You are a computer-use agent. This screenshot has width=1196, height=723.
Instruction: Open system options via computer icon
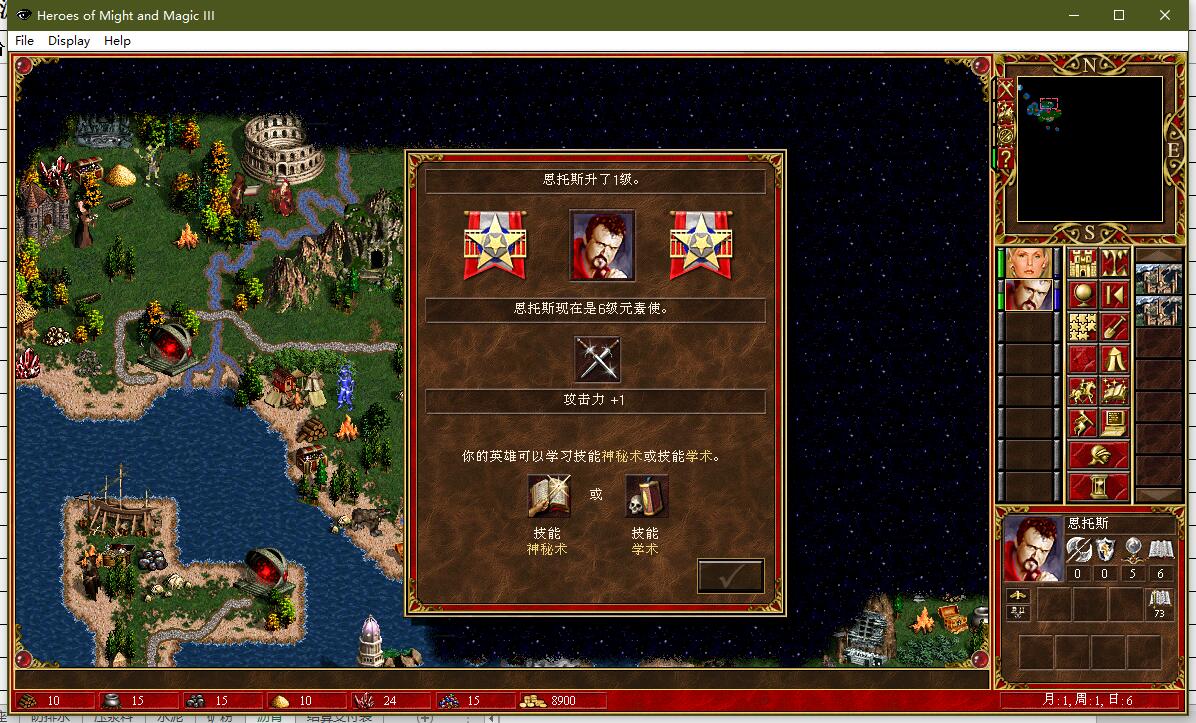[1114, 423]
